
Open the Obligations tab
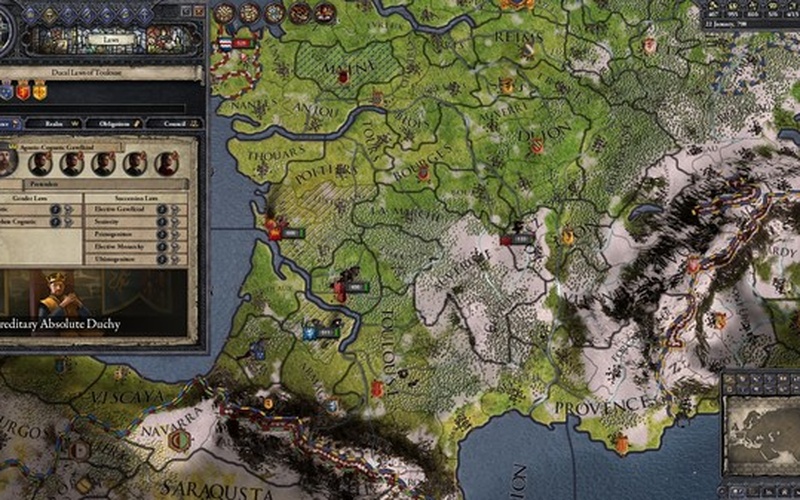tap(112, 123)
